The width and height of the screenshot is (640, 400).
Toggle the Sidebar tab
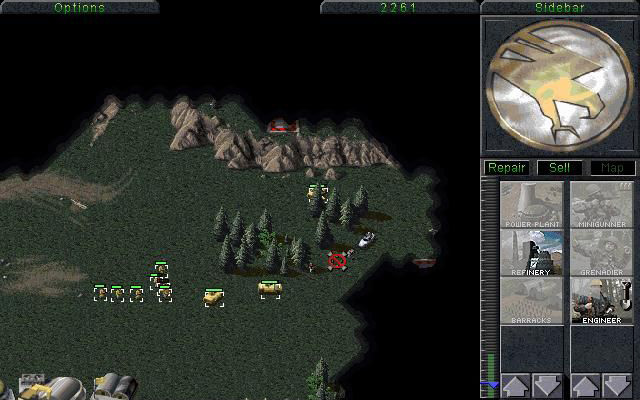pos(559,7)
